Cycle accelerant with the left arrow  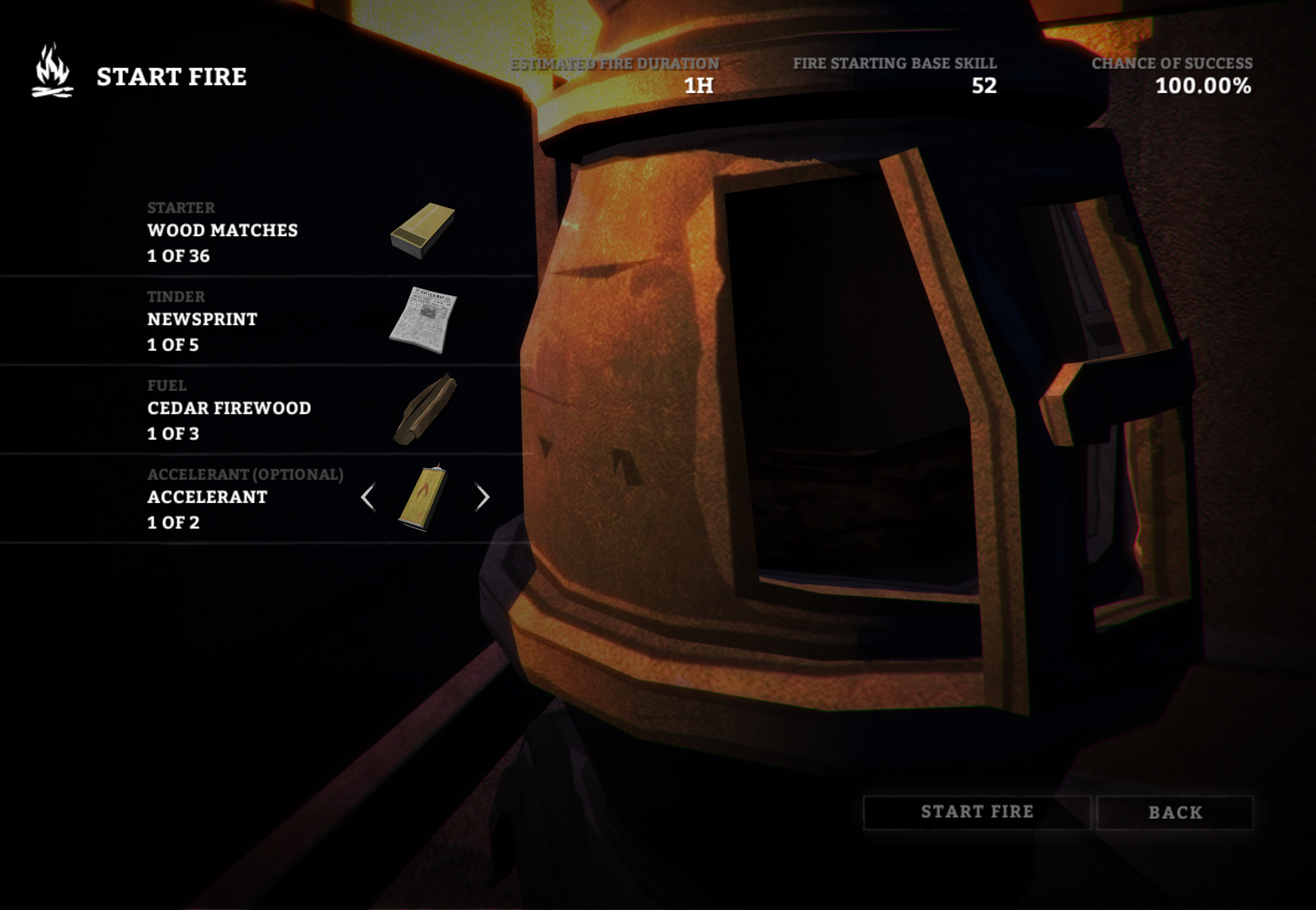pyautogui.click(x=368, y=497)
